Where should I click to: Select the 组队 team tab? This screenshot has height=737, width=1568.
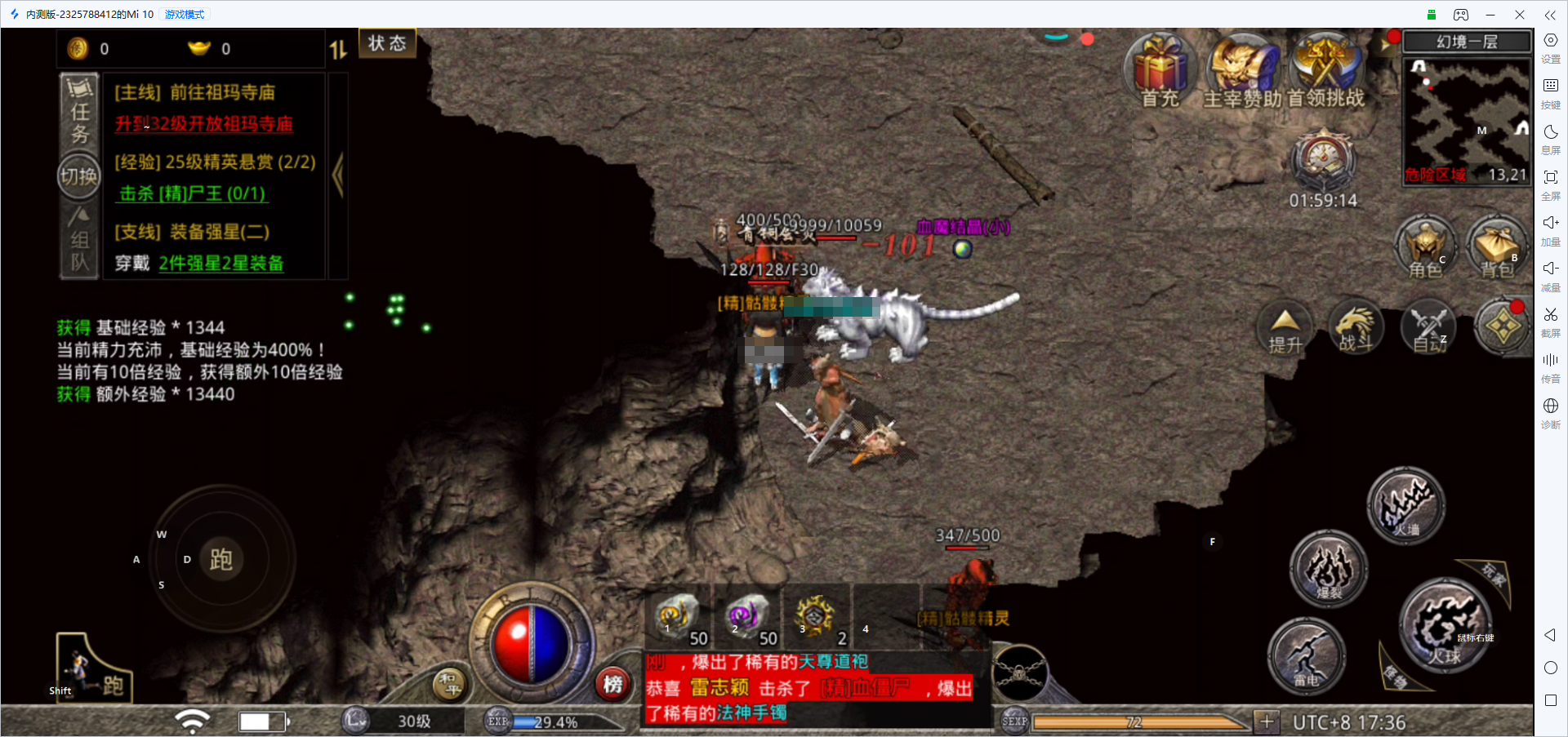[x=79, y=241]
